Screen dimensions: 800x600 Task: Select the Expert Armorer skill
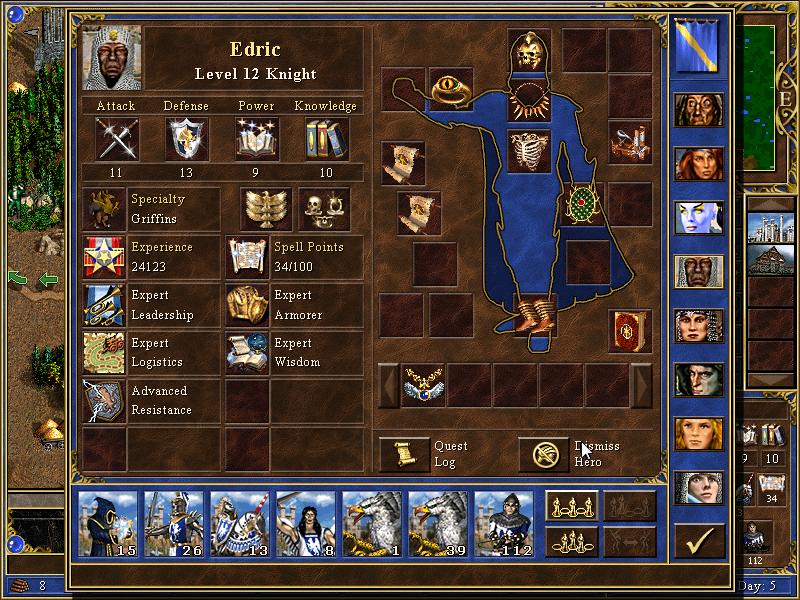coord(246,305)
